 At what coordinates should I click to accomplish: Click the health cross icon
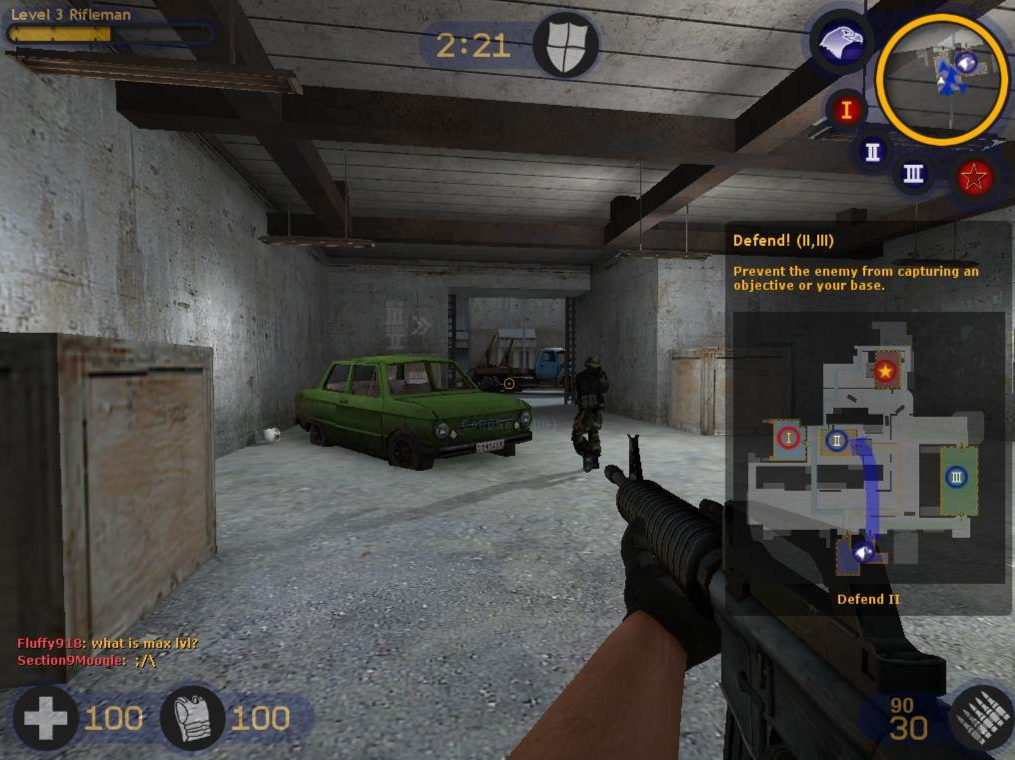[x=45, y=717]
